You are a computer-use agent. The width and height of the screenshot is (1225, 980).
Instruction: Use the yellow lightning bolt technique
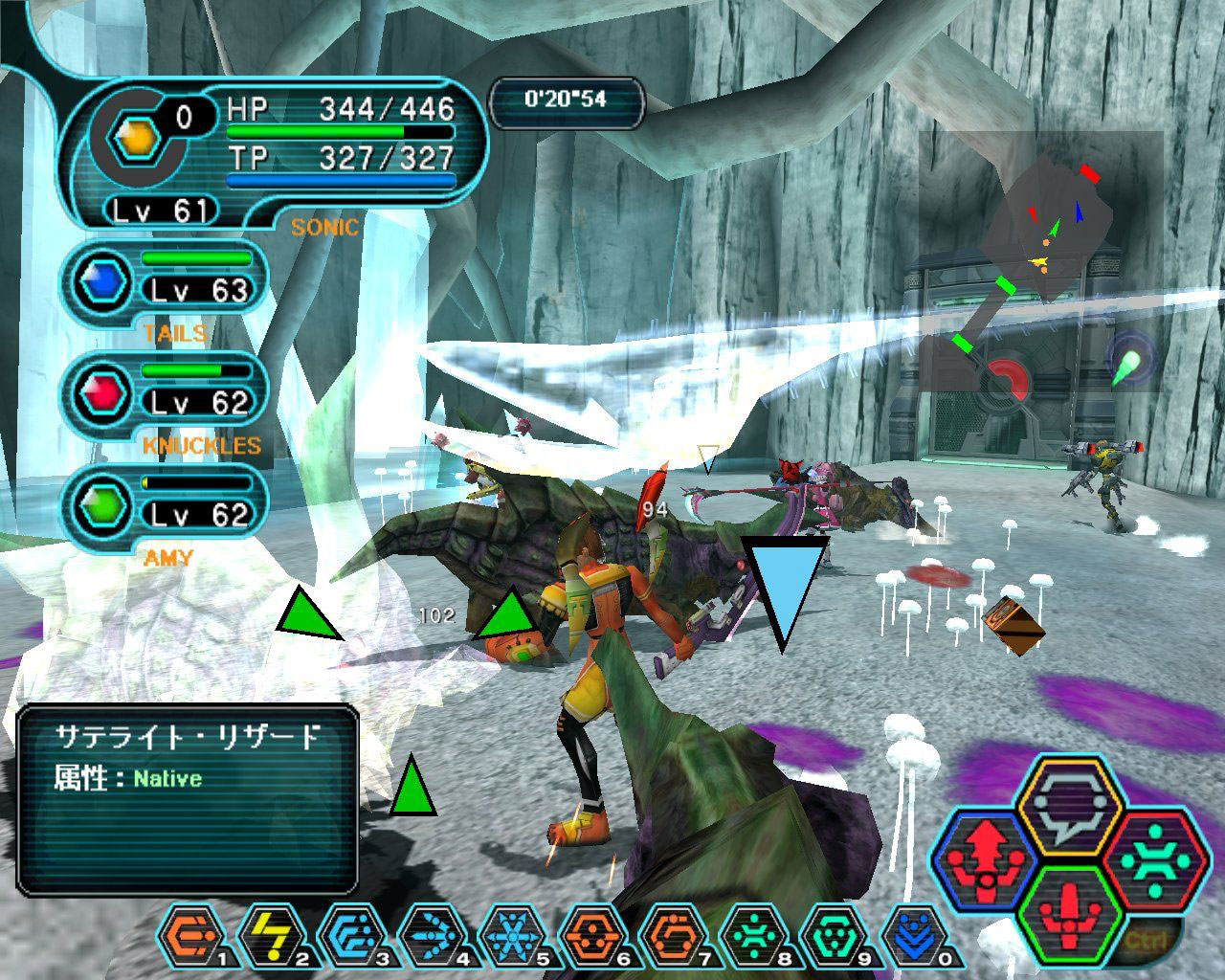270,935
